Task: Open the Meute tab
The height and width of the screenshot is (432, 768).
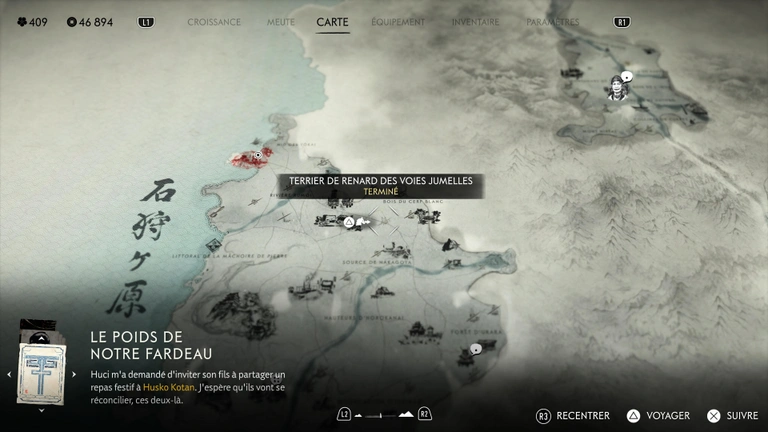Action: [x=279, y=21]
